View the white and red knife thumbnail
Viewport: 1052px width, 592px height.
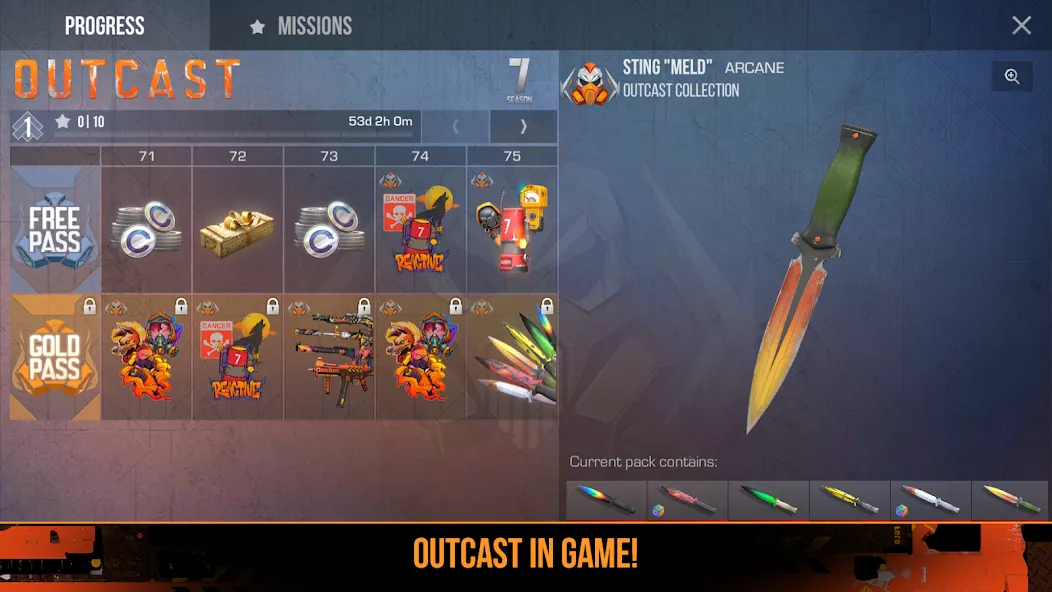point(930,500)
